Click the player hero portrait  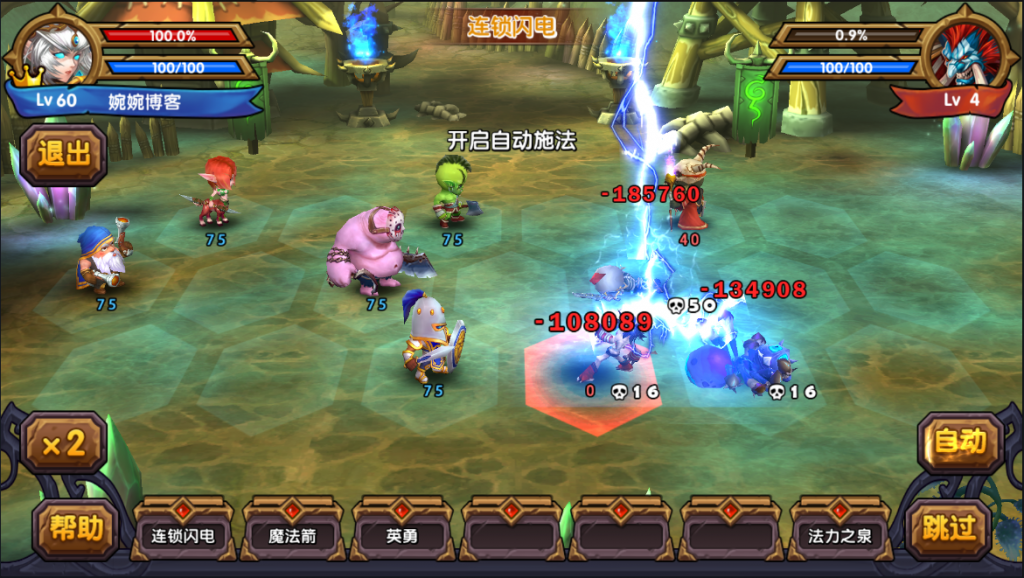pyautogui.click(x=57, y=51)
